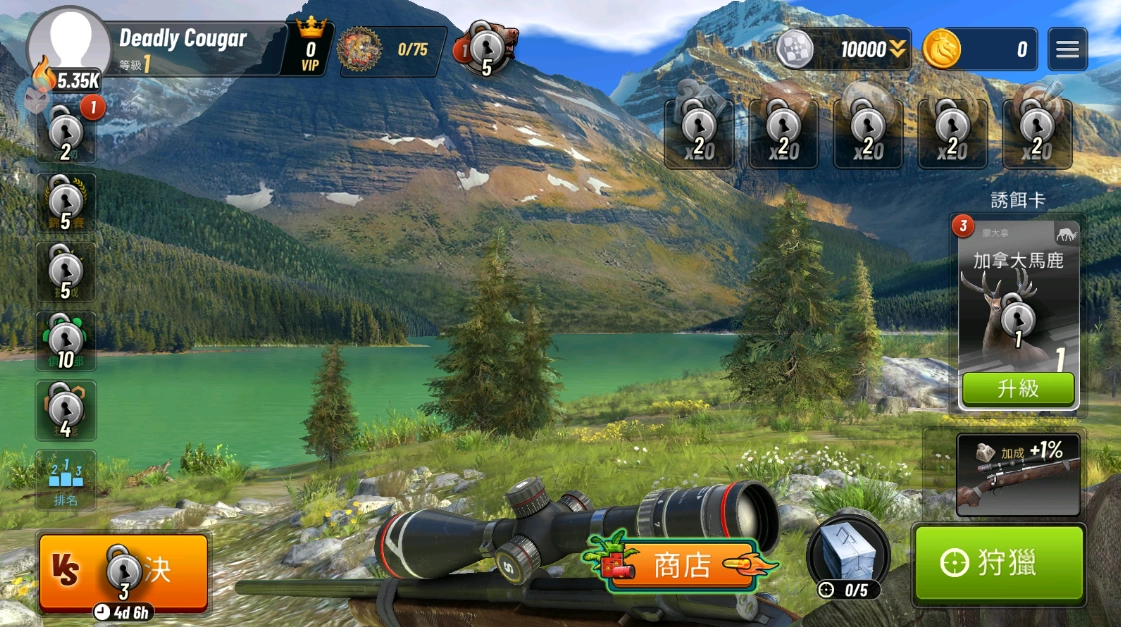
Task: Tap the locked feature marked 10
Action: 66,342
